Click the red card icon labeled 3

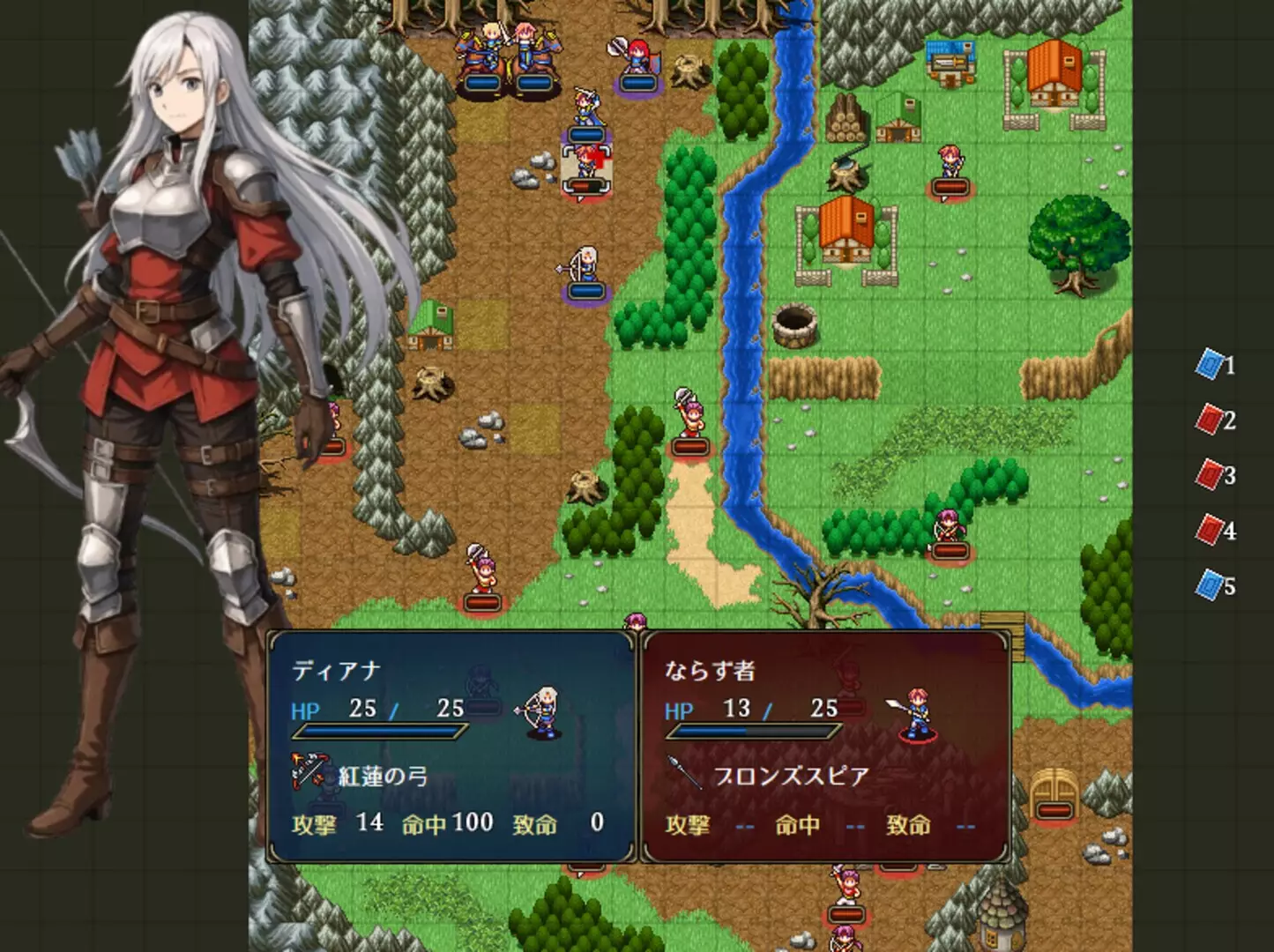1211,472
